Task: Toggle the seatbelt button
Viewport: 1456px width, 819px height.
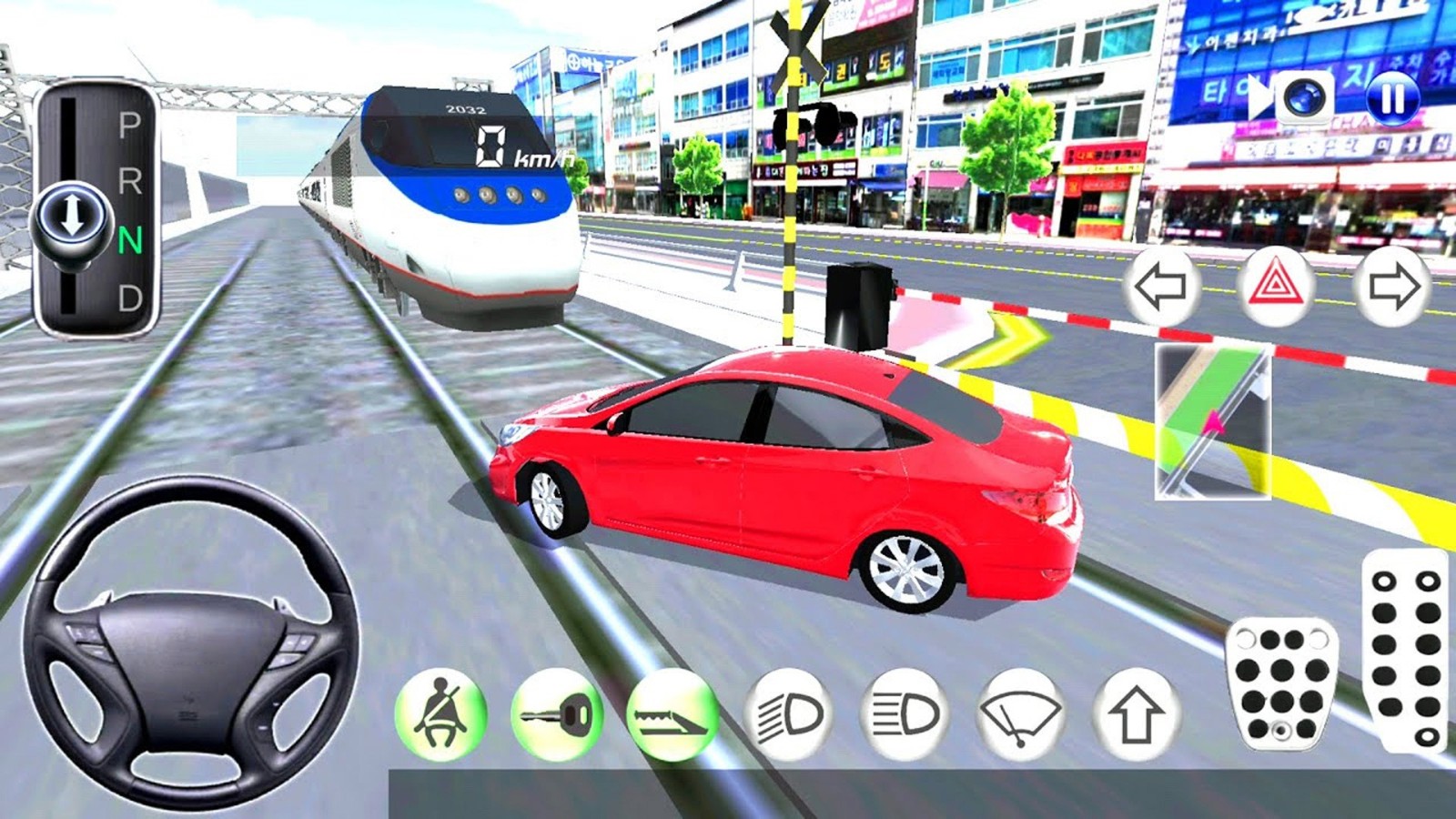Action: (x=440, y=714)
